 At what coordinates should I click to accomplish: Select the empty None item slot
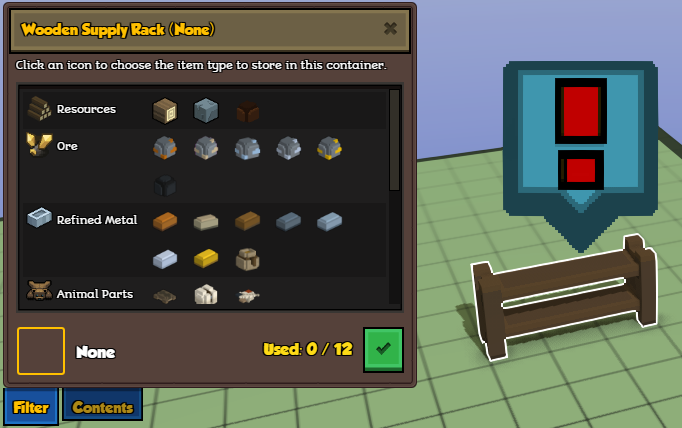pyautogui.click(x=41, y=351)
